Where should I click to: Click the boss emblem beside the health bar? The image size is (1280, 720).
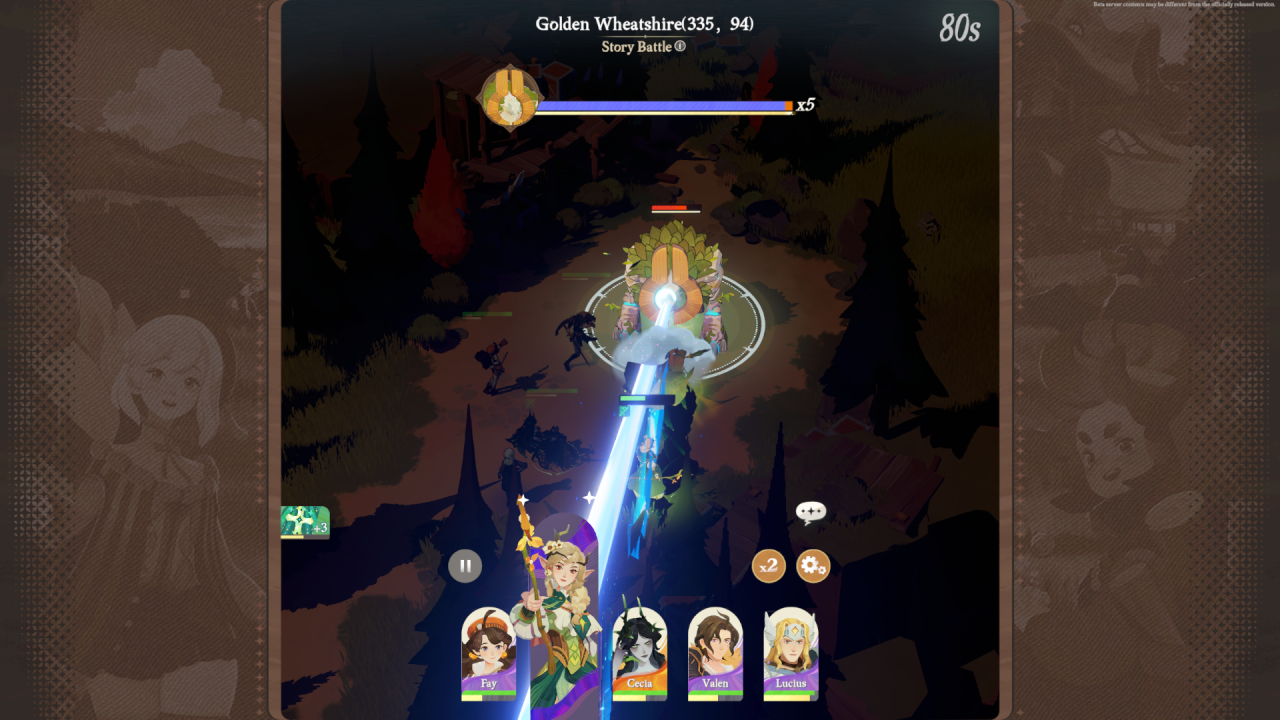tap(509, 100)
